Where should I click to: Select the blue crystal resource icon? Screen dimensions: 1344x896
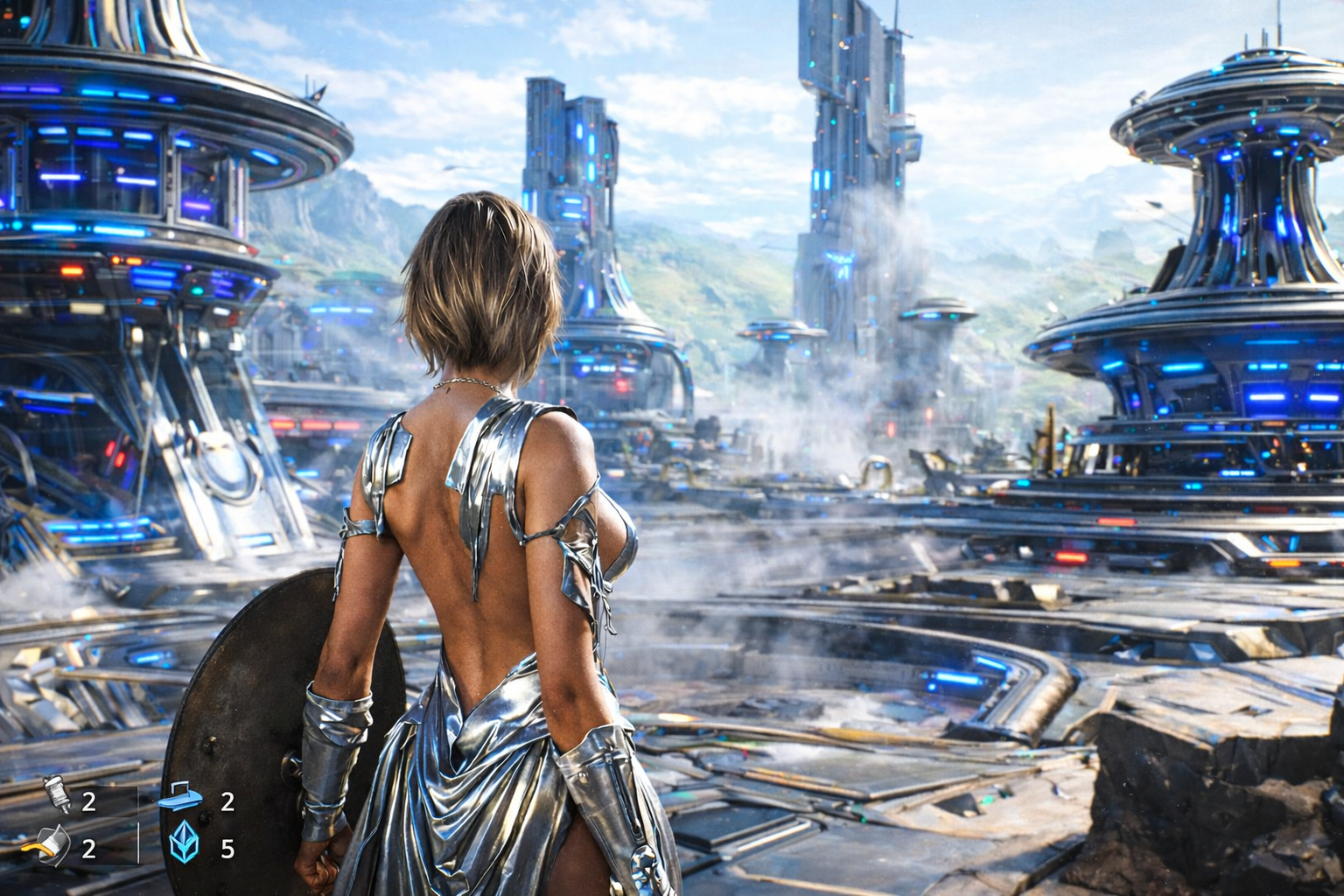tap(183, 845)
